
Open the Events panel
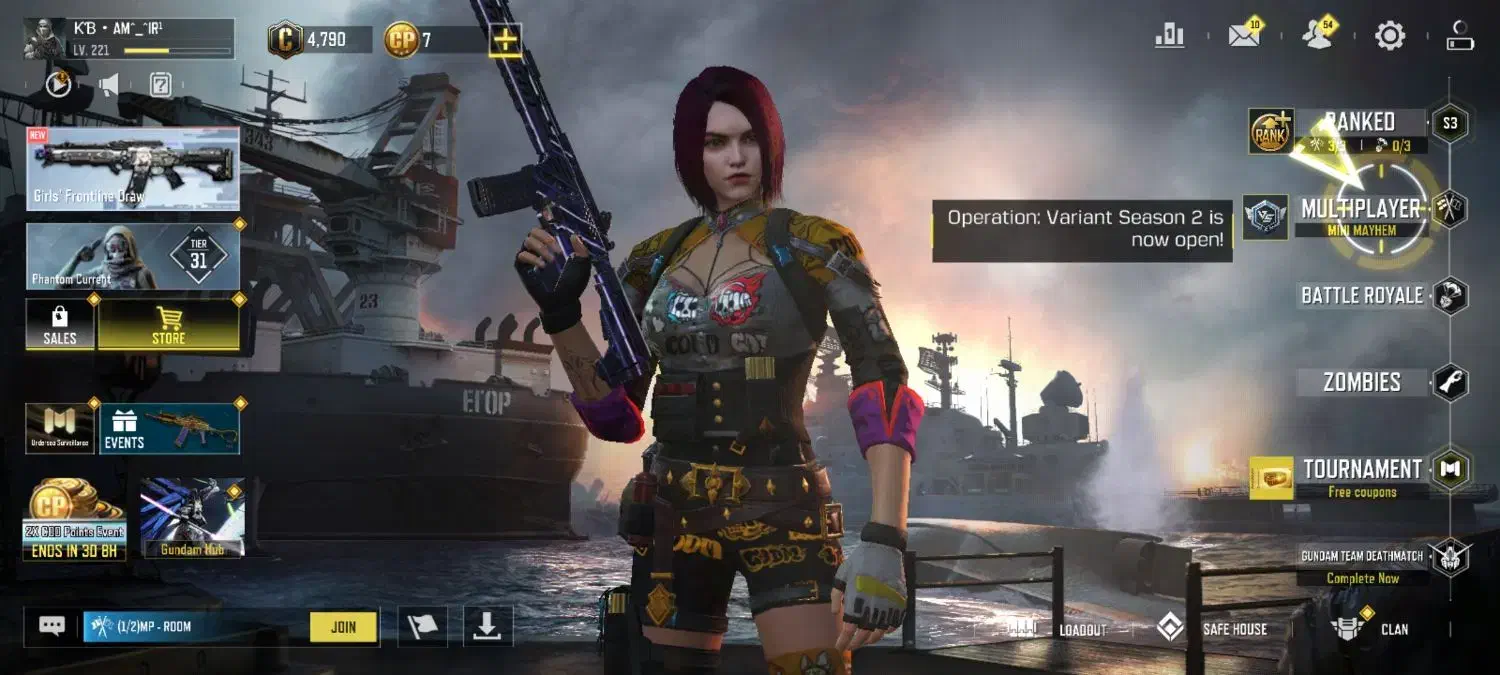point(169,429)
